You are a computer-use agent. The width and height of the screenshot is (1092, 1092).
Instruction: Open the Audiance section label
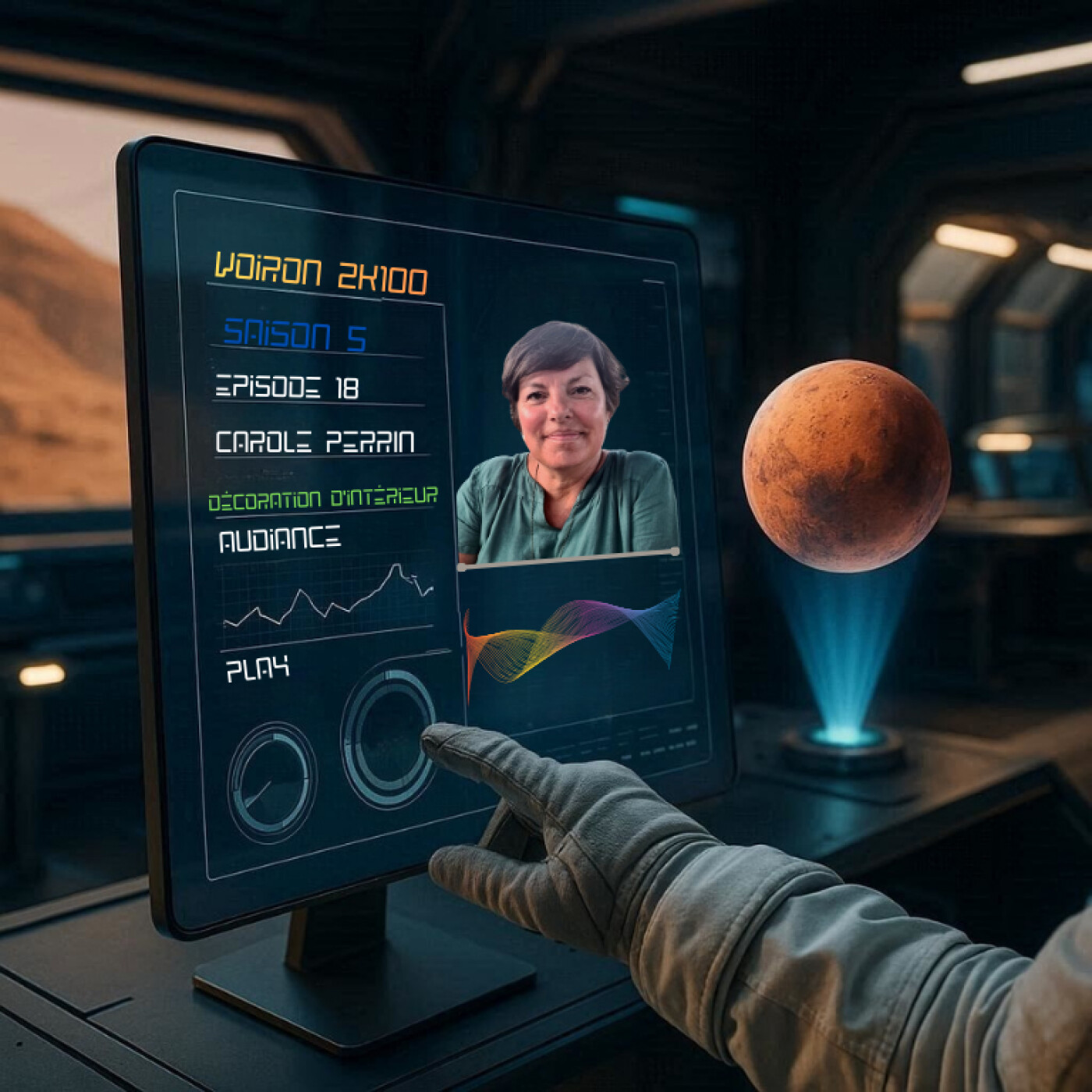(x=279, y=540)
